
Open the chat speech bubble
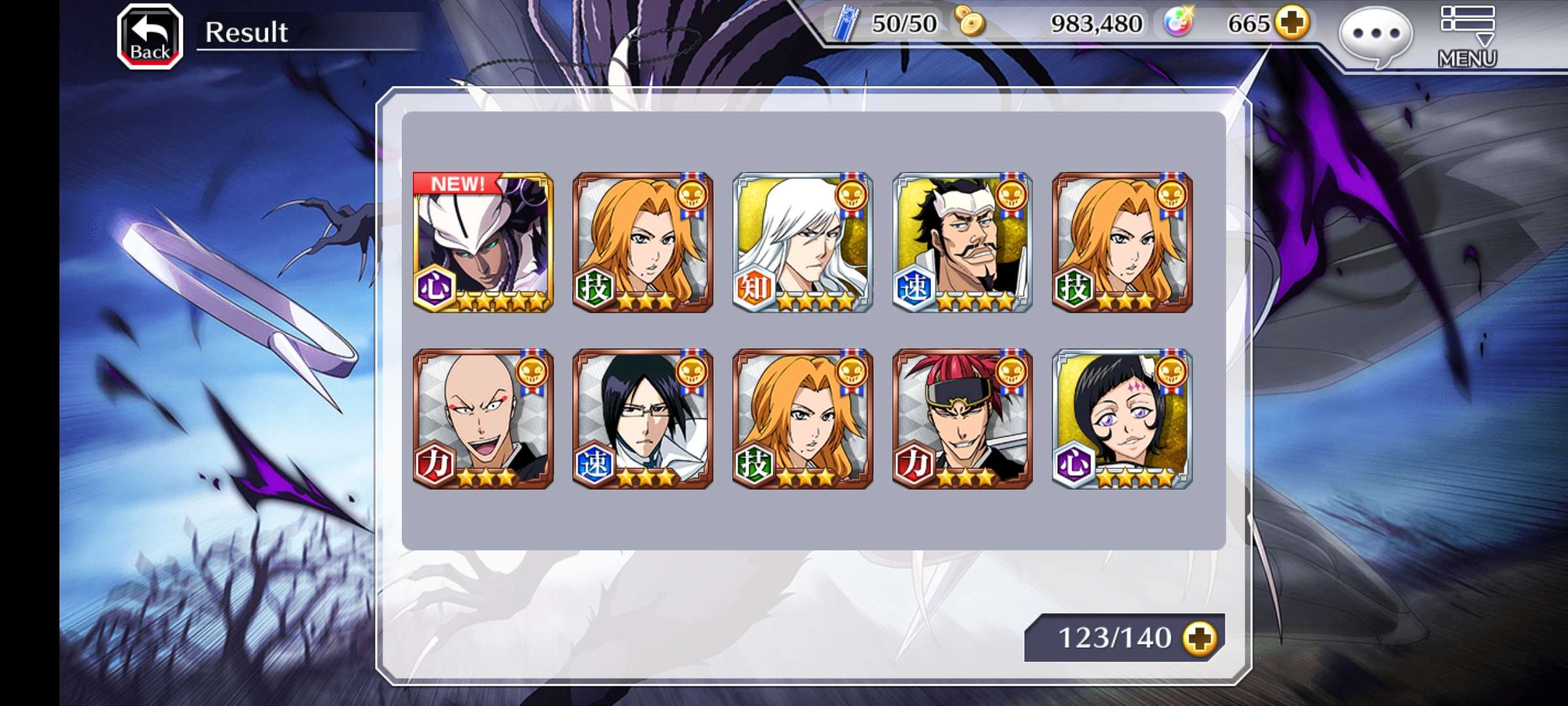1375,35
